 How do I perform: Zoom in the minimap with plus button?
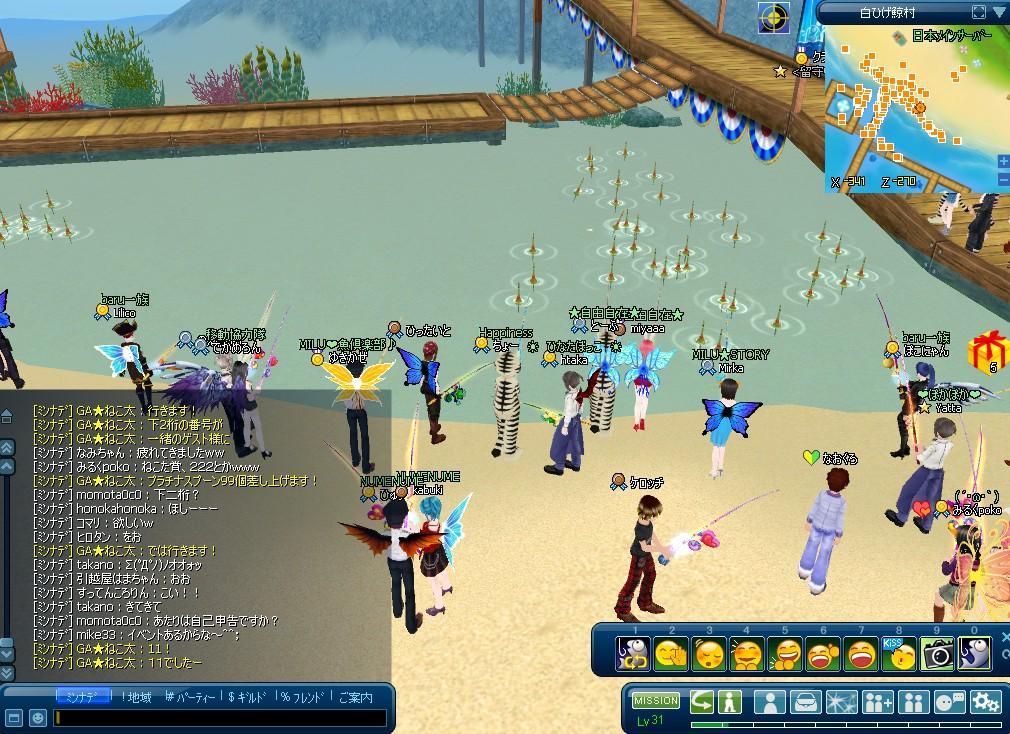pos(1003,161)
